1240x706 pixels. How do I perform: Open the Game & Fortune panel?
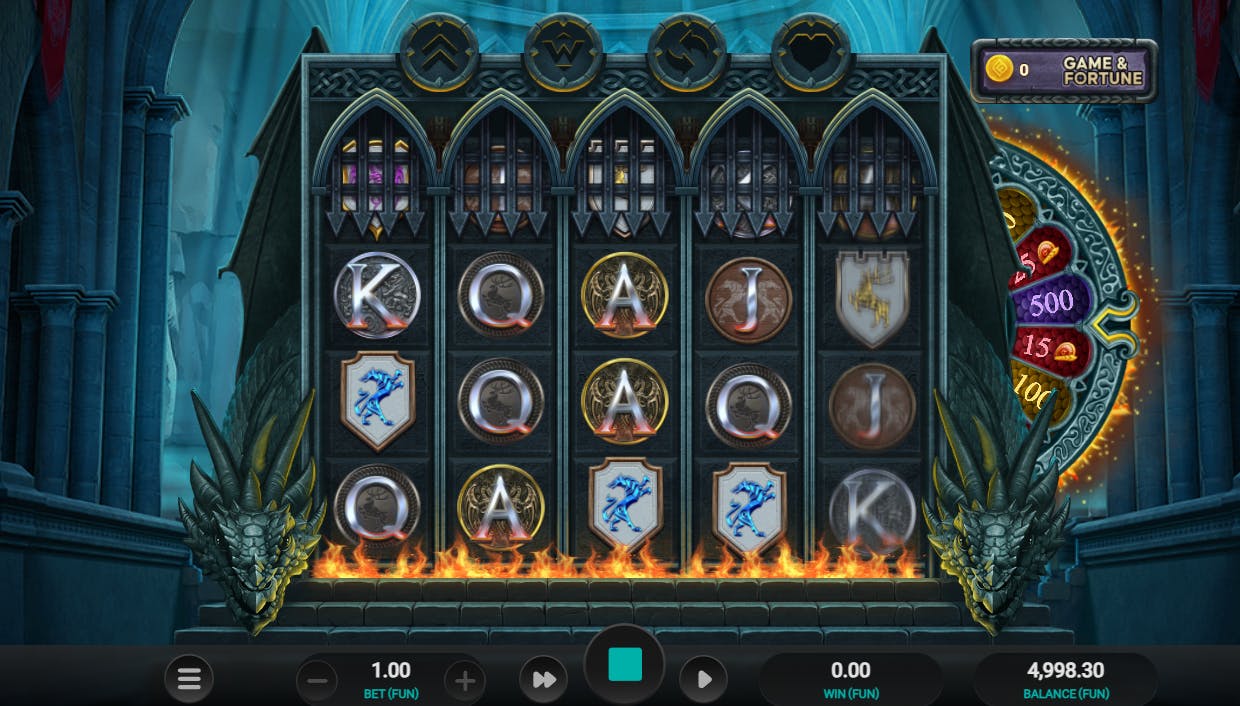point(1064,70)
